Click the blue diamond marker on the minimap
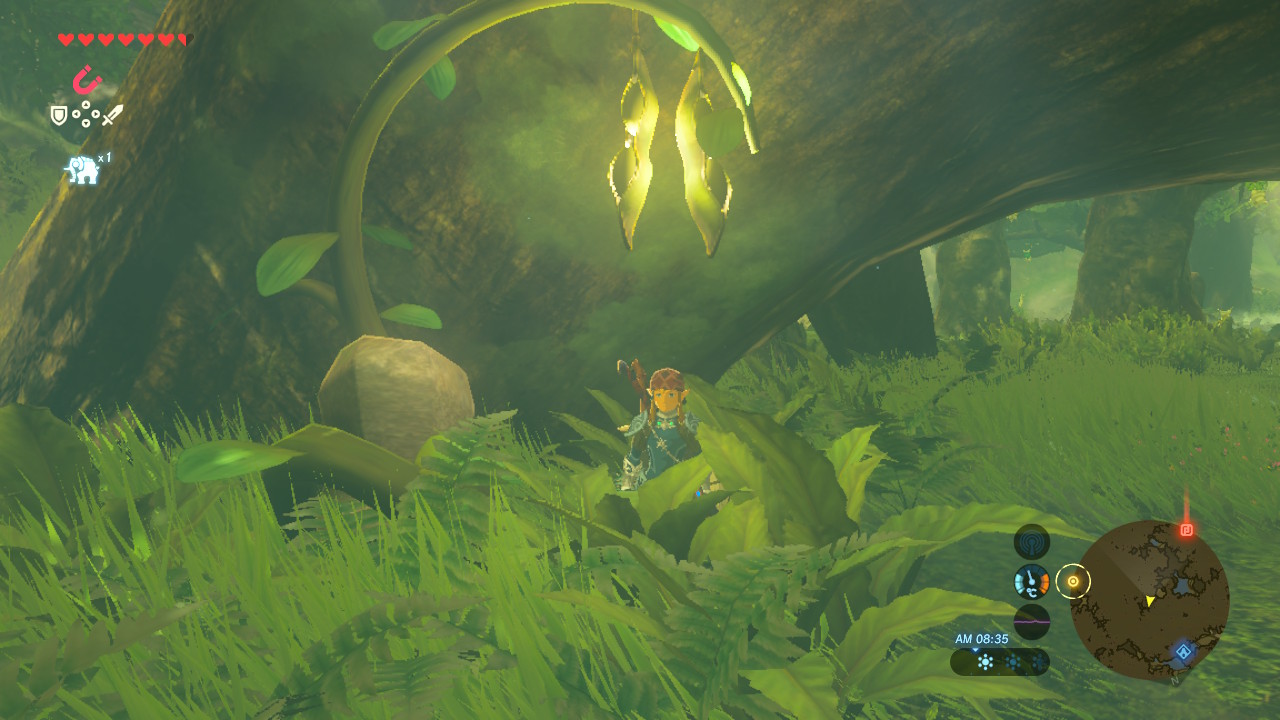The width and height of the screenshot is (1280, 720). coord(1183,652)
